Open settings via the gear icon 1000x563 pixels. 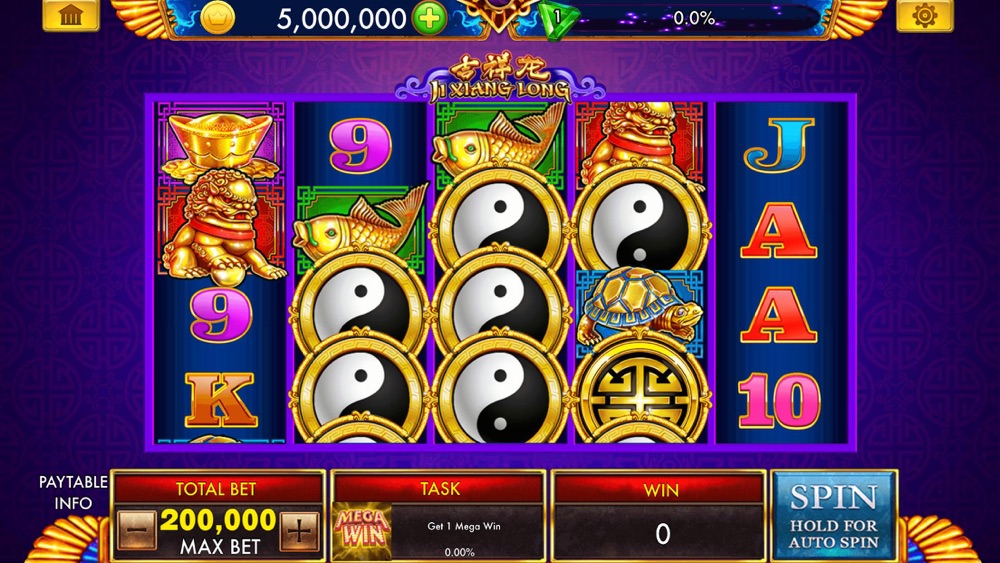pyautogui.click(x=924, y=15)
